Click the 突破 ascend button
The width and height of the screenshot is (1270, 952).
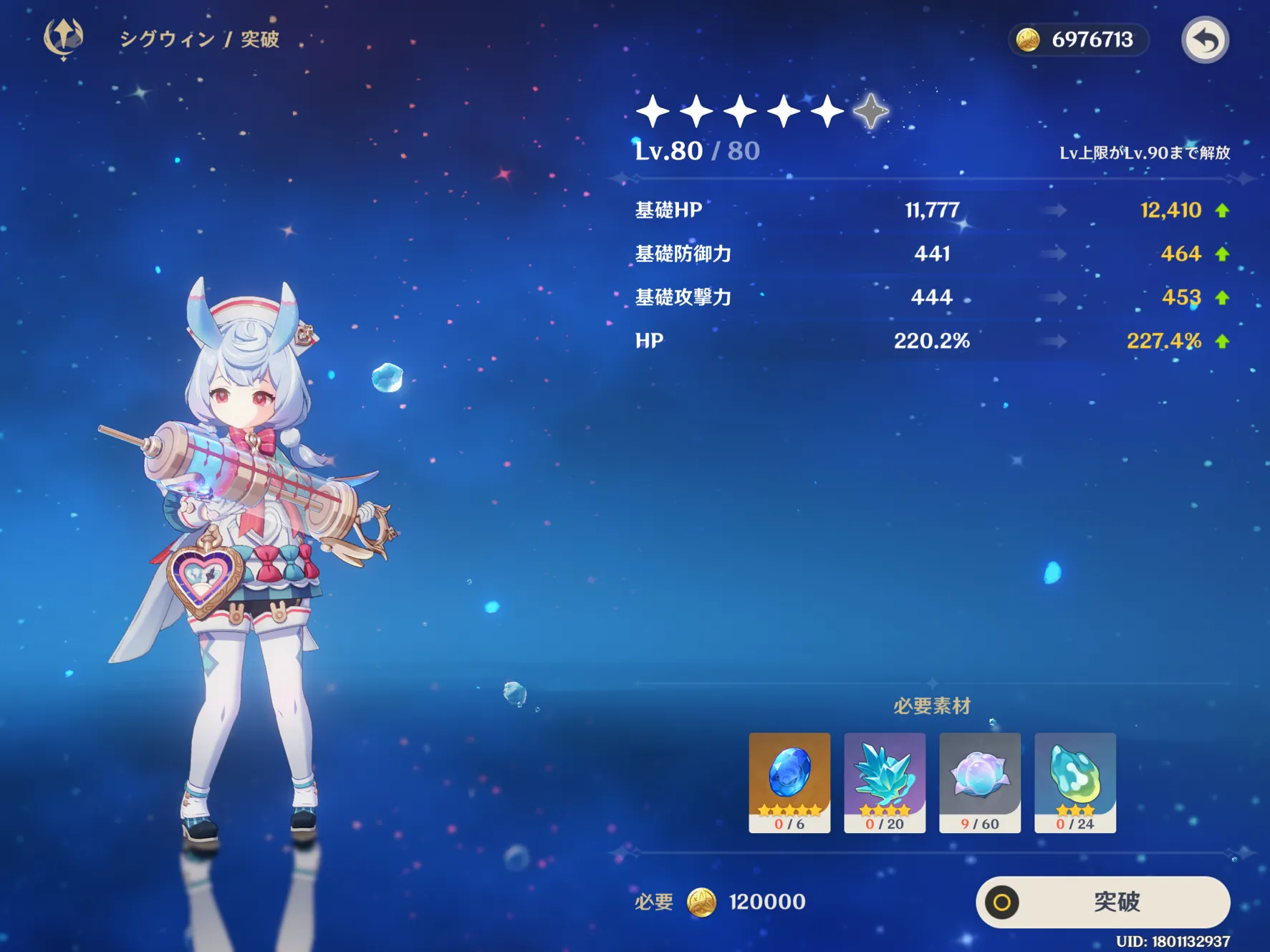pos(1102,902)
